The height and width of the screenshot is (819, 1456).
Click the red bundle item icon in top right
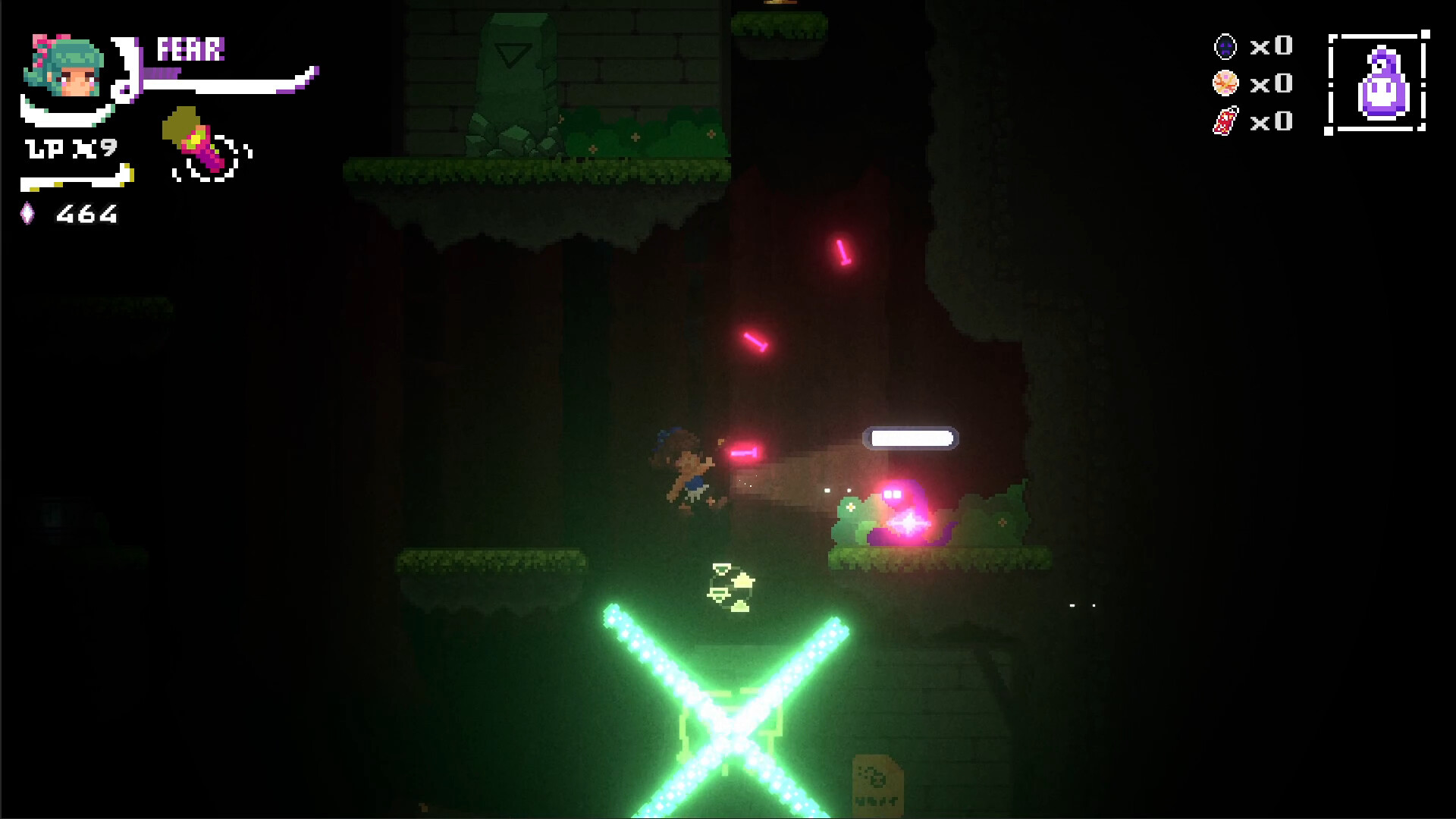pos(1225,121)
